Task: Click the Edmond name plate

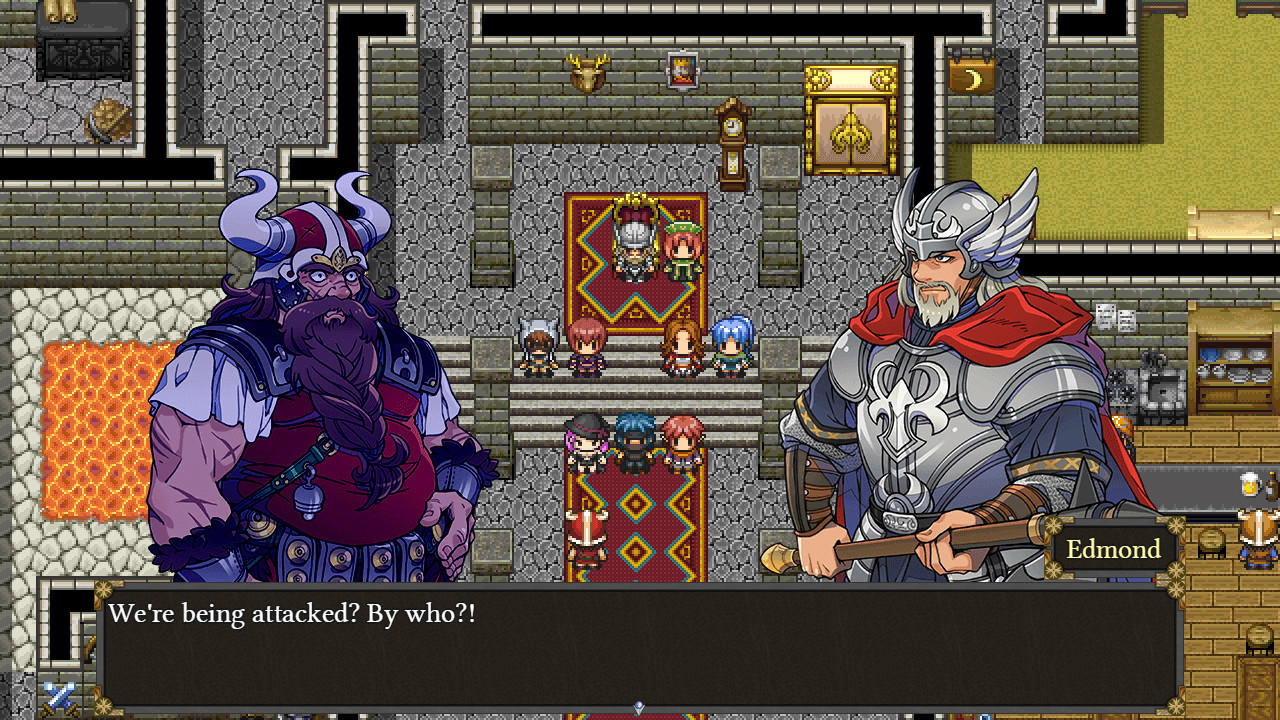Action: 1113,548
